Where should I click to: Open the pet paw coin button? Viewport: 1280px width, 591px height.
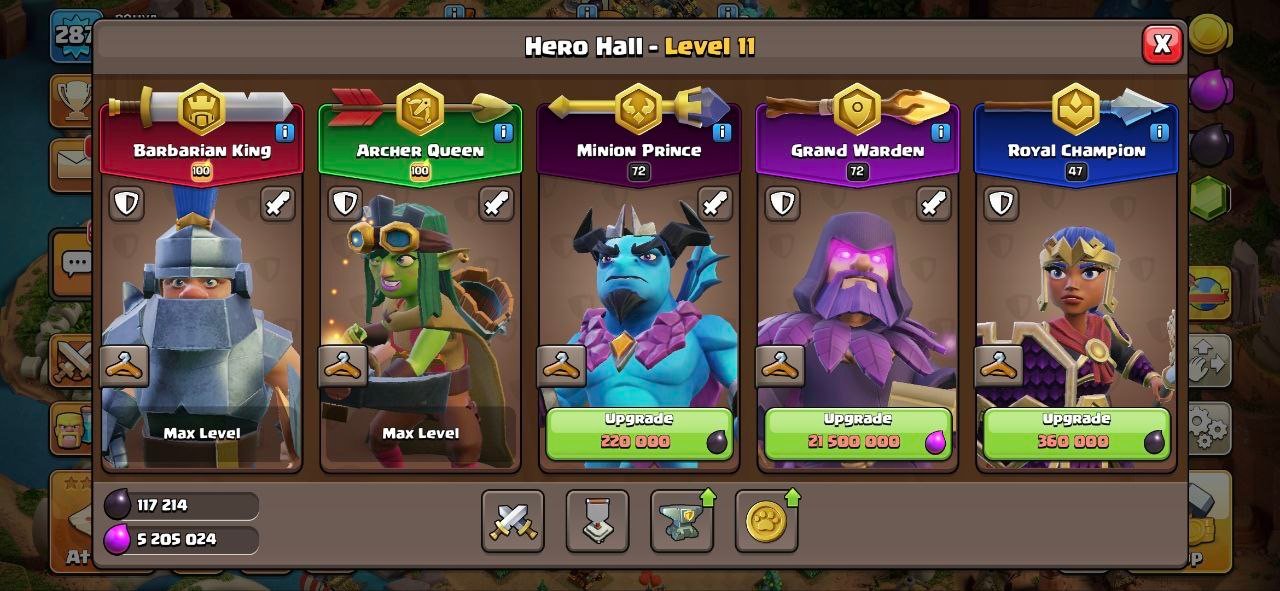[766, 521]
